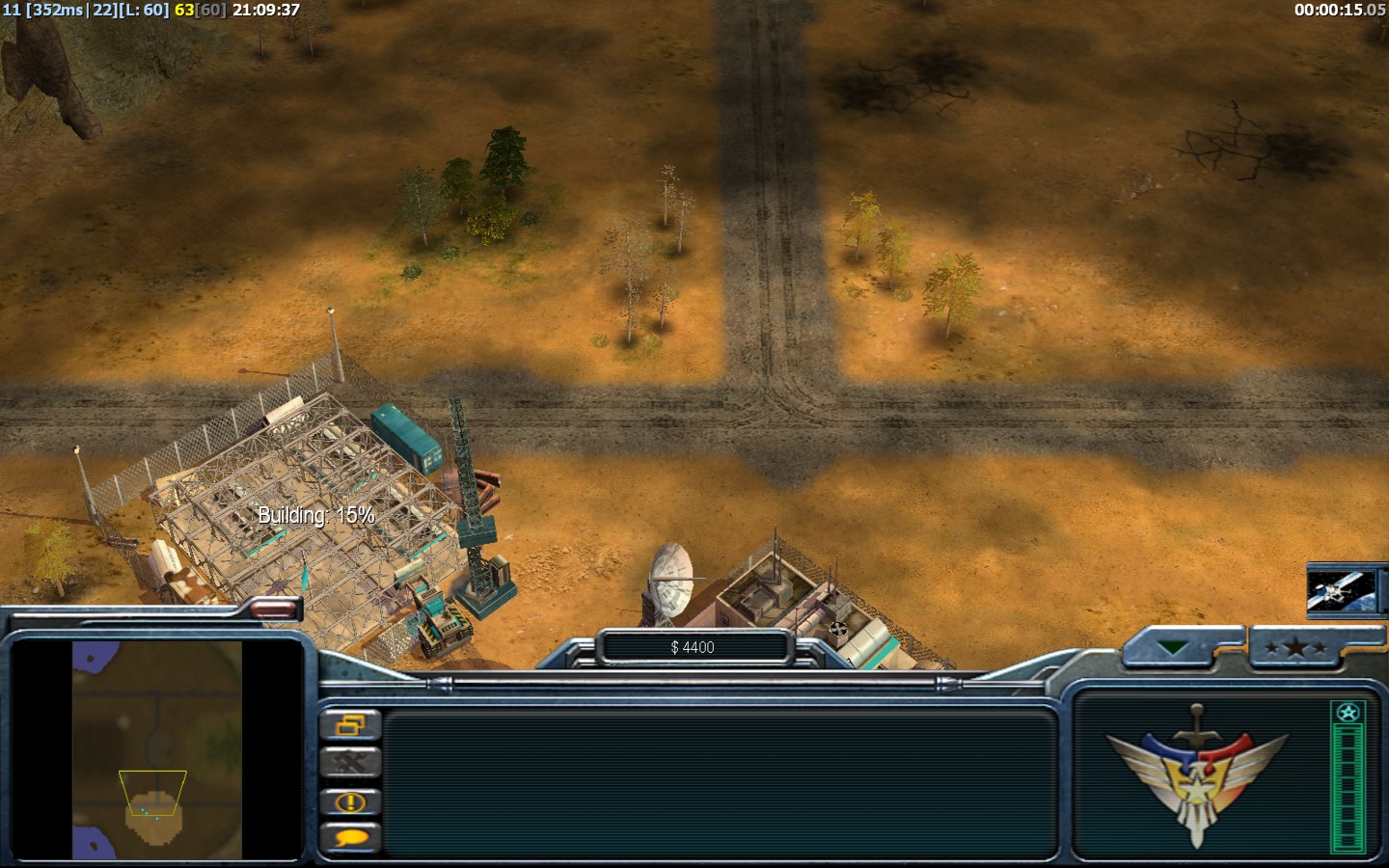
Task: Place a beacon with the exclamation button
Action: pyautogui.click(x=350, y=801)
